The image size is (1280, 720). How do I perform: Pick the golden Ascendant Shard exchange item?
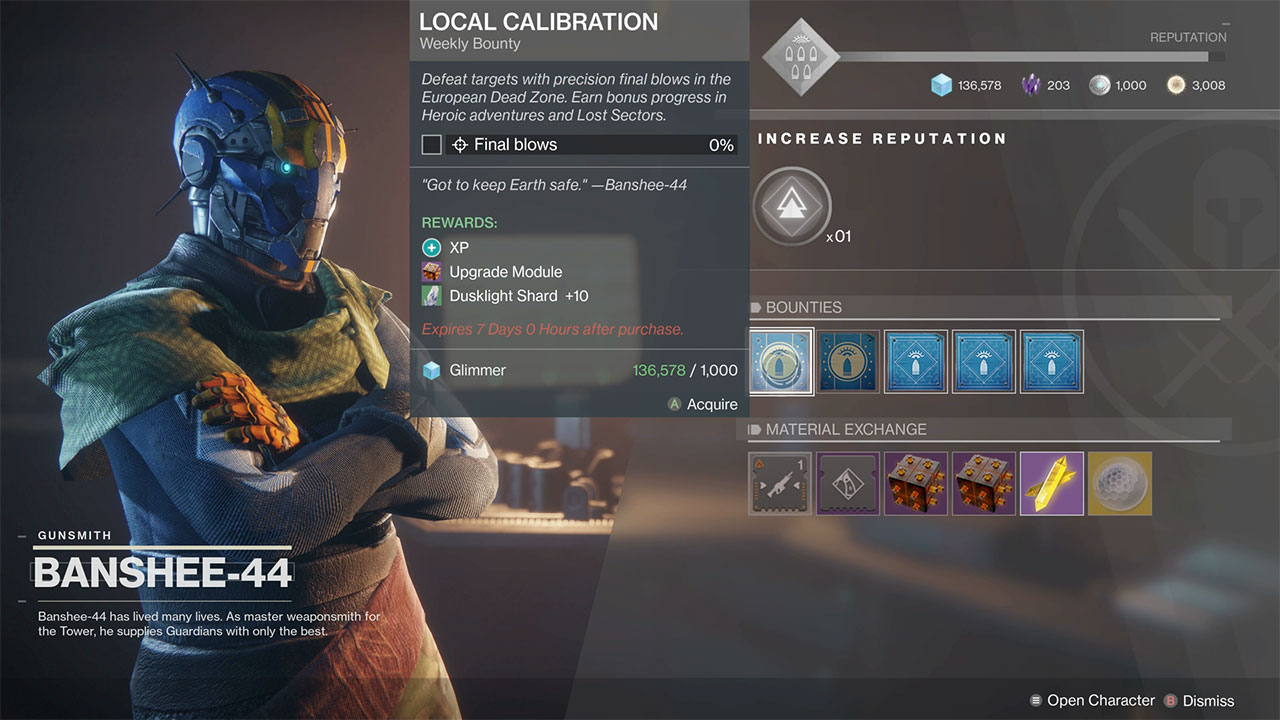[x=1052, y=483]
